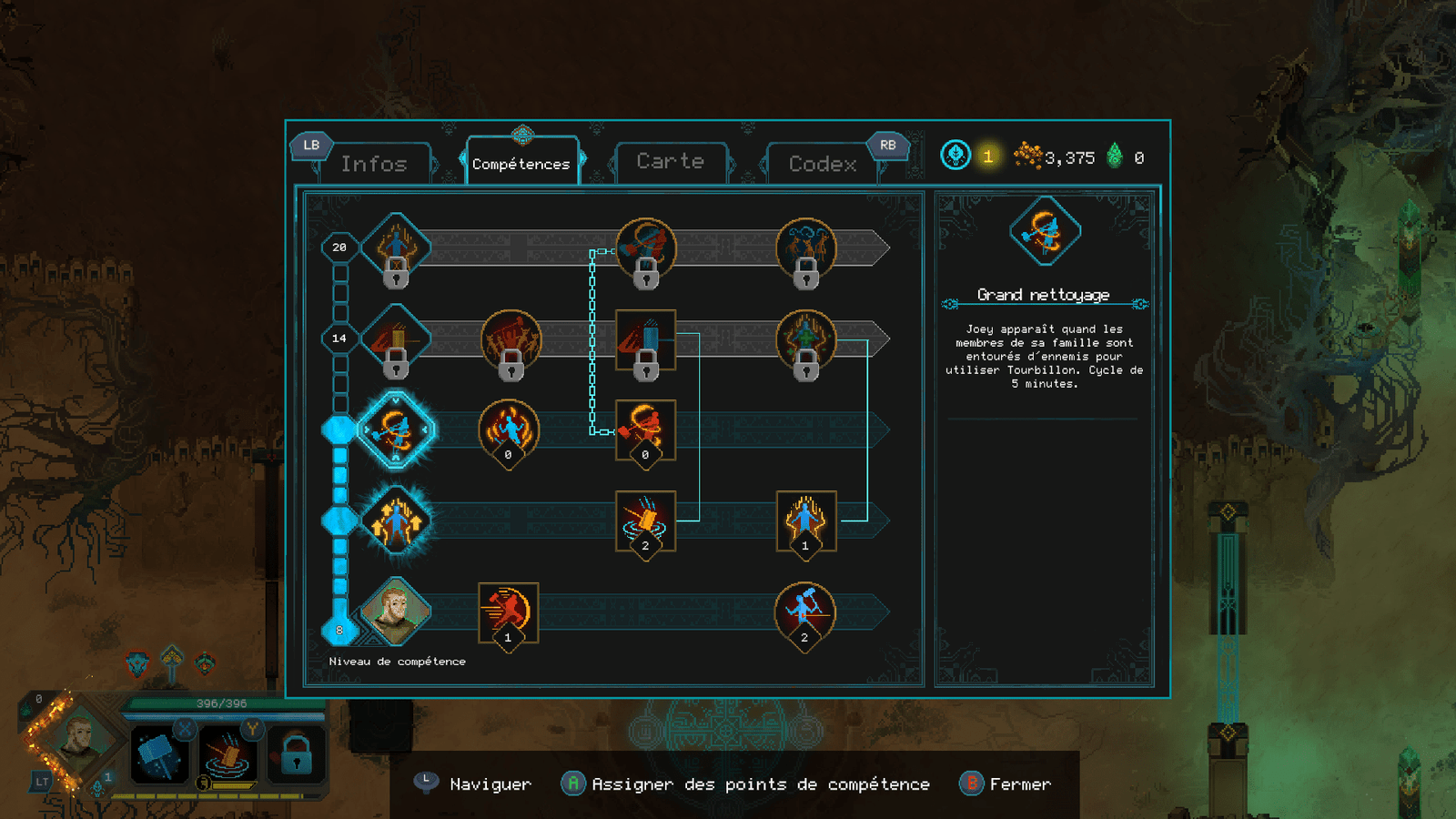The height and width of the screenshot is (819, 1456).
Task: Select the highlighted Grand nettoyage whirlwind node
Action: tap(396, 430)
